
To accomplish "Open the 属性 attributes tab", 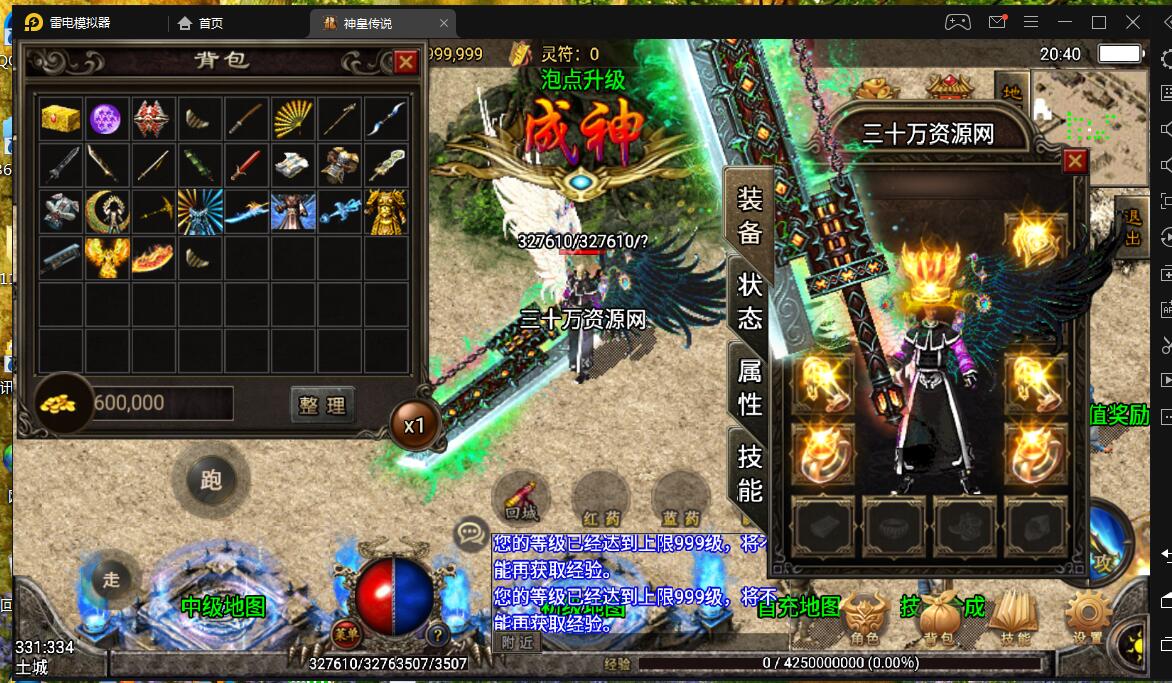I will pos(750,387).
